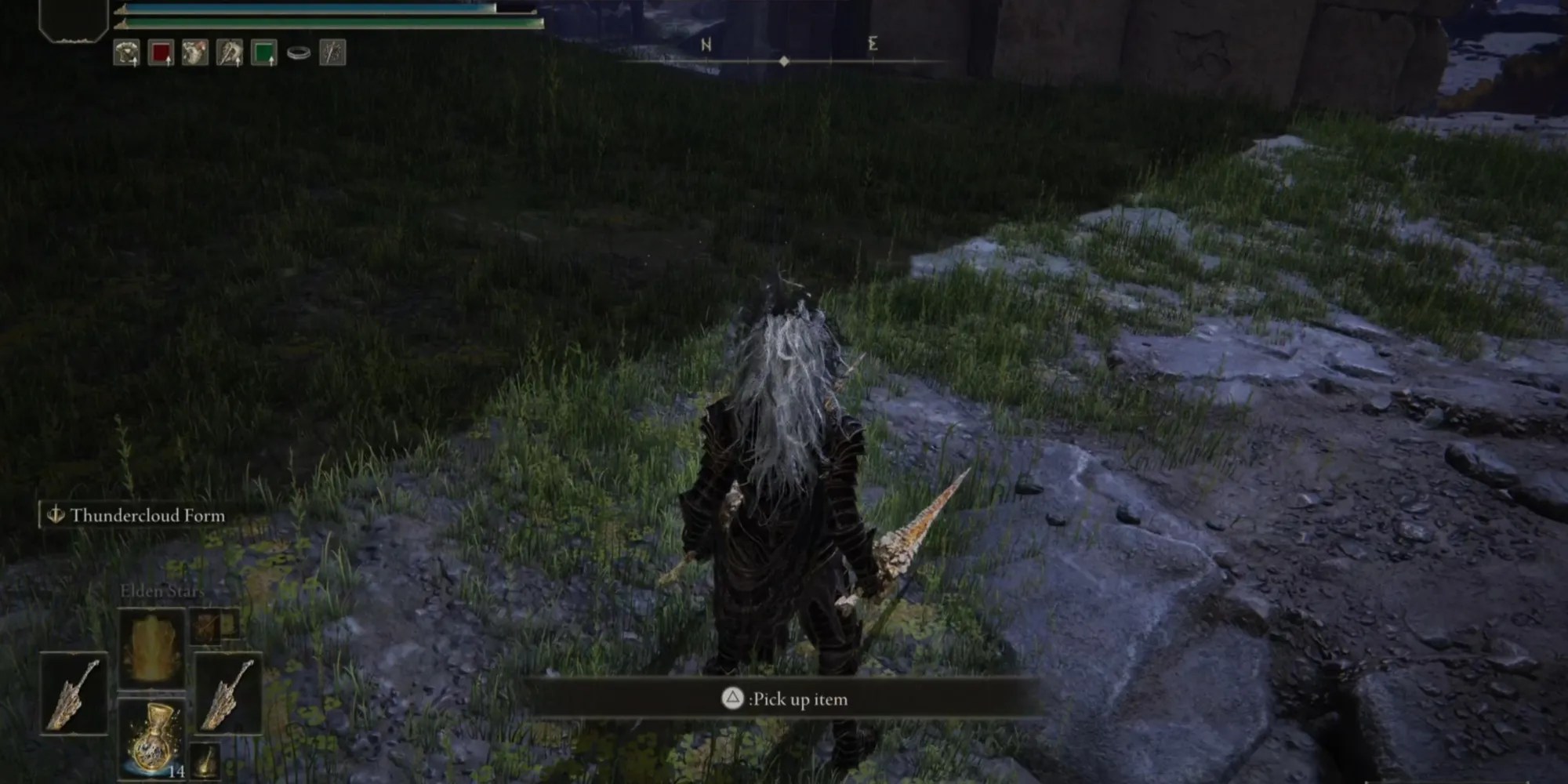
Task: Click the silver ring pouch icon
Action: pyautogui.click(x=298, y=53)
